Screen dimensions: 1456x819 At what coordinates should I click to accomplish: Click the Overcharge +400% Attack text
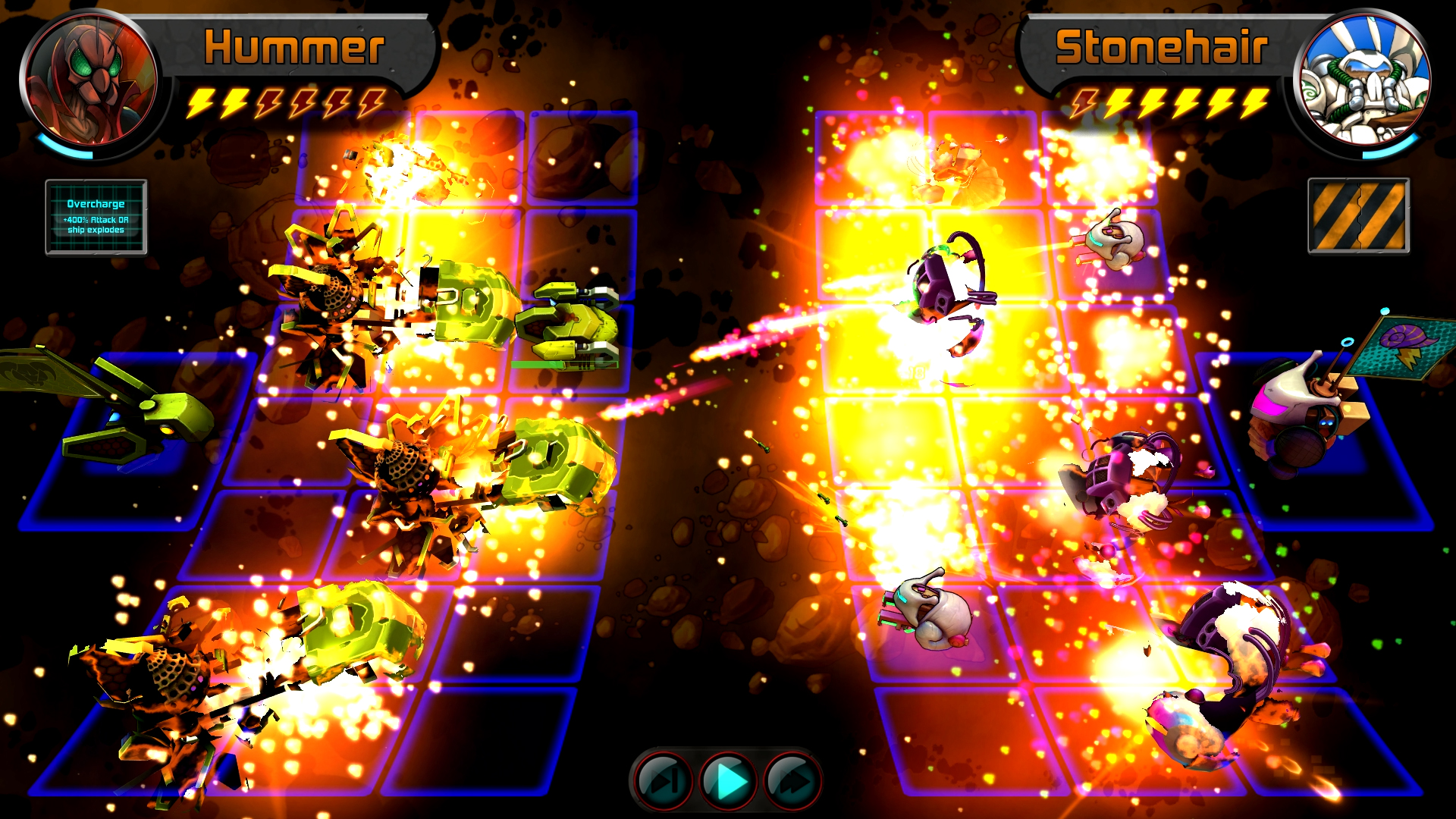96,222
